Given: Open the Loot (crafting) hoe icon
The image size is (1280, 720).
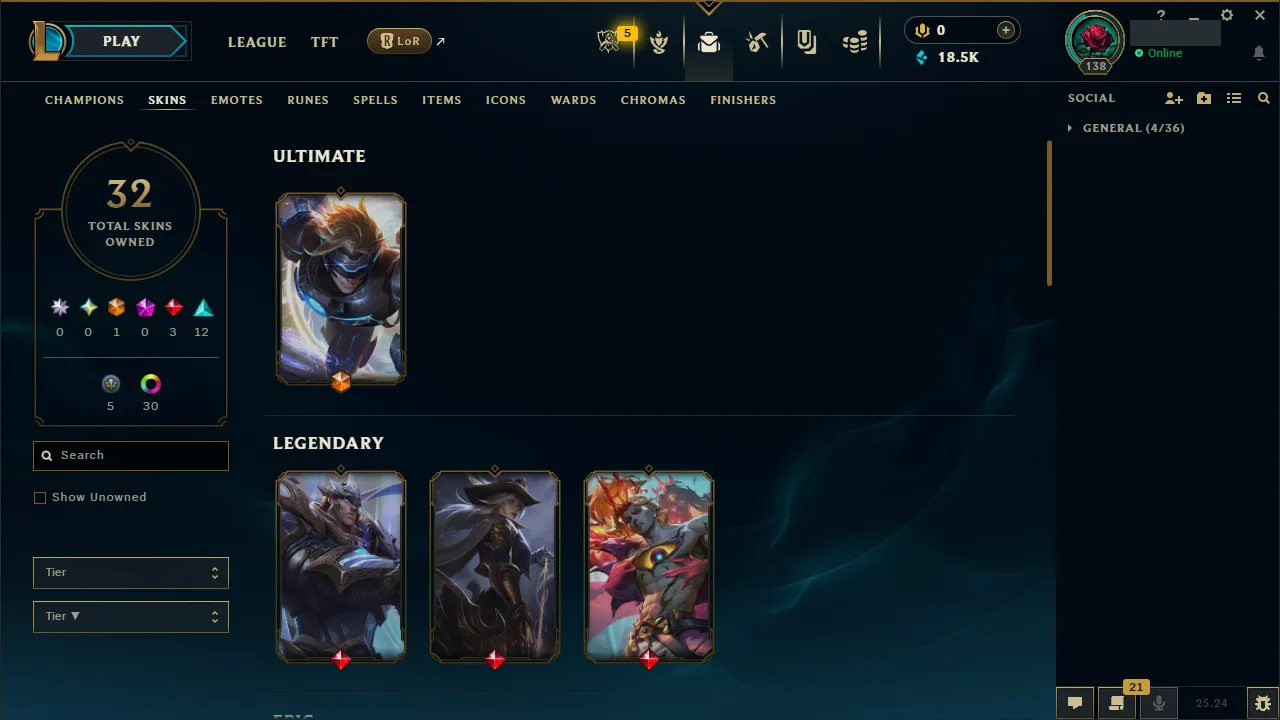Looking at the screenshot, I should click(x=757, y=41).
